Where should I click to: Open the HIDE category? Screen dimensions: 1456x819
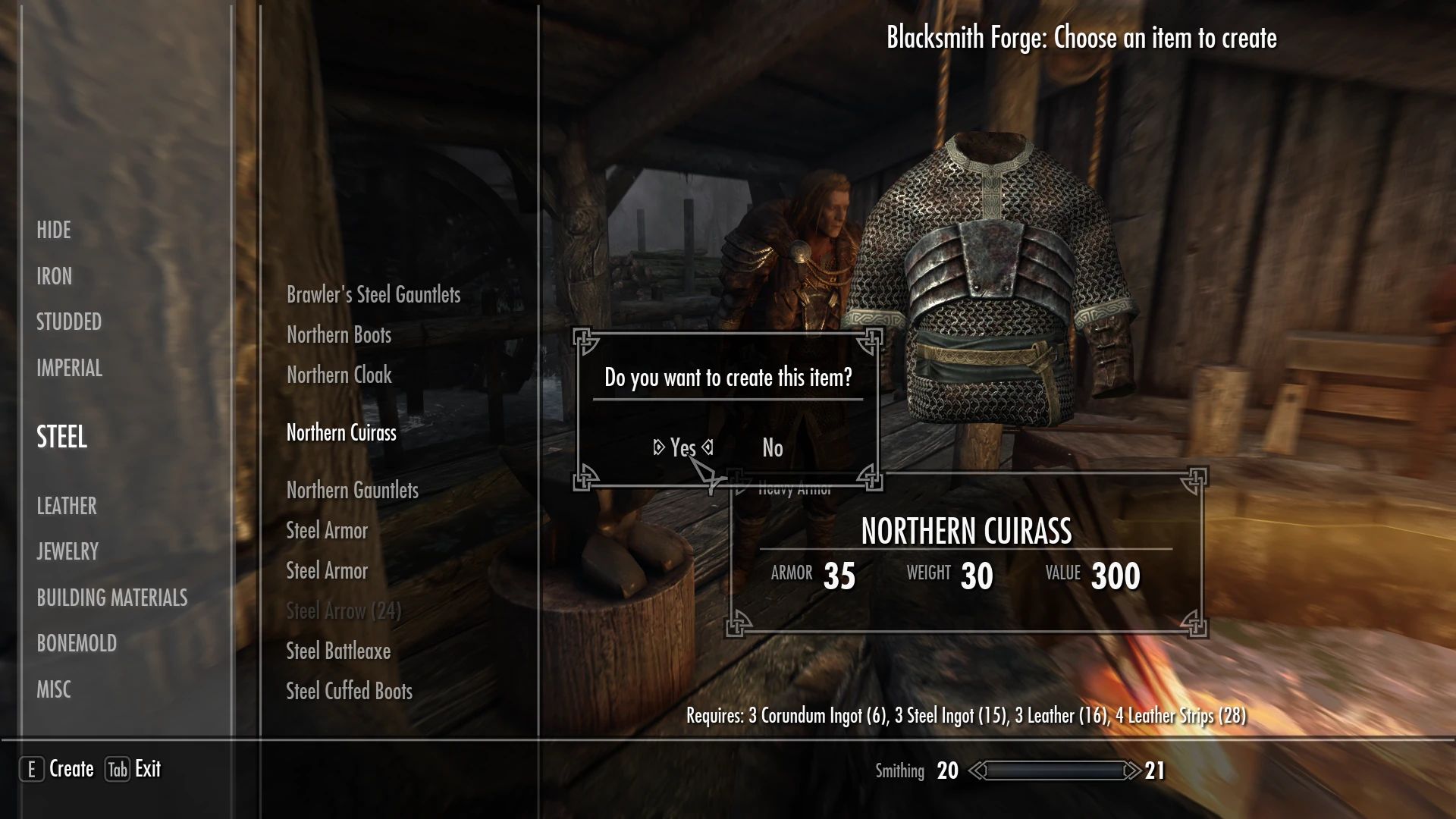point(54,231)
